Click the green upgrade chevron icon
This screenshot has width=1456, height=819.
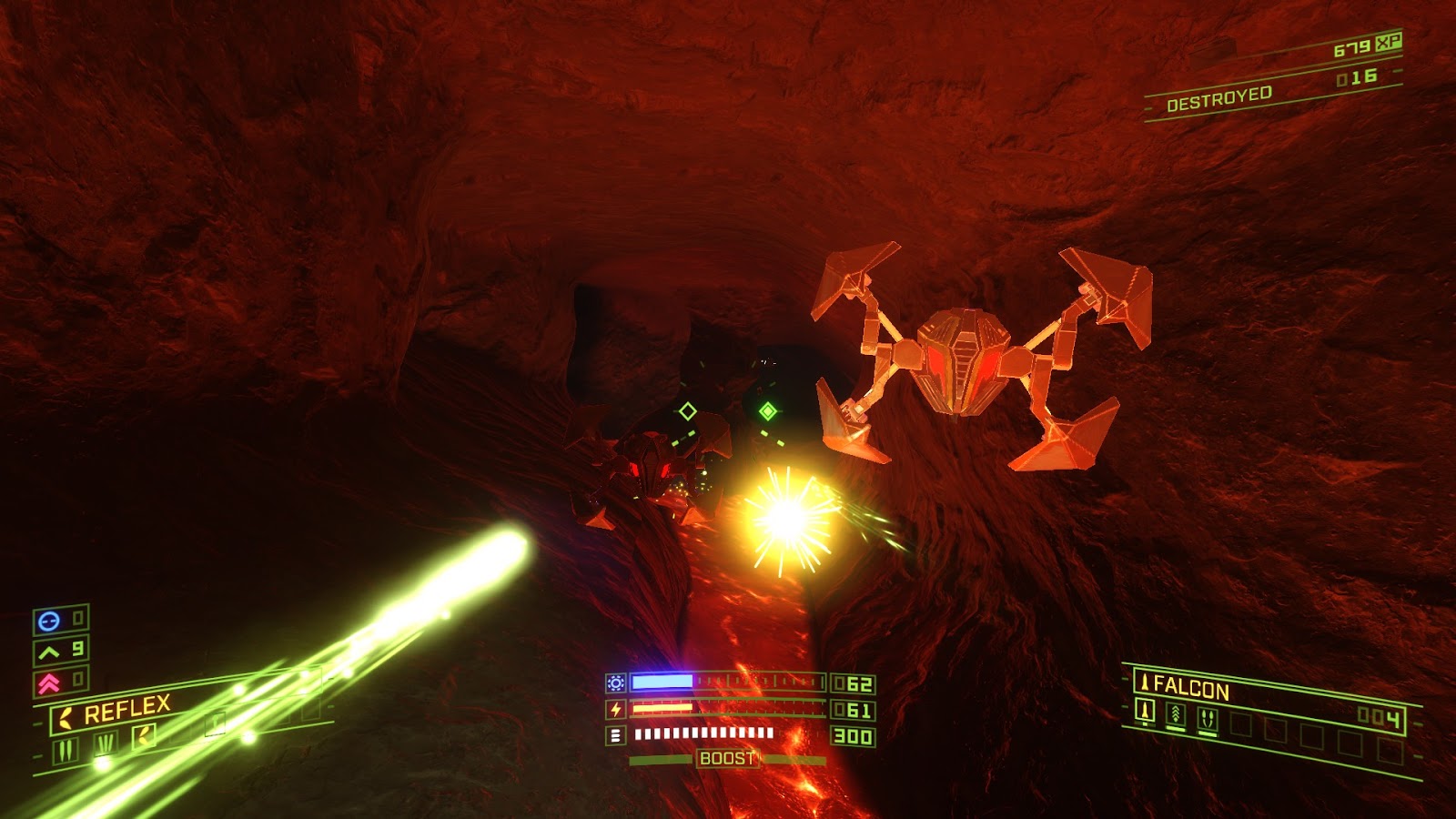point(49,652)
